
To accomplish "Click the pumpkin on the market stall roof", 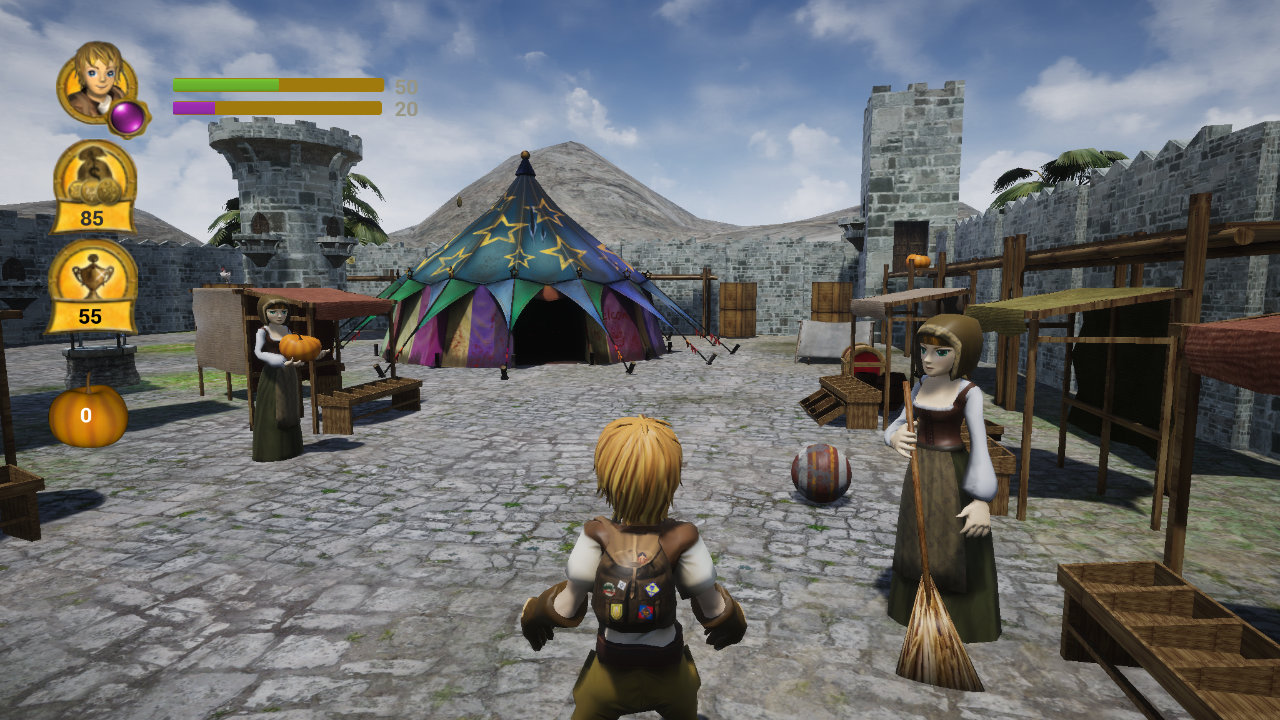I will click(916, 262).
